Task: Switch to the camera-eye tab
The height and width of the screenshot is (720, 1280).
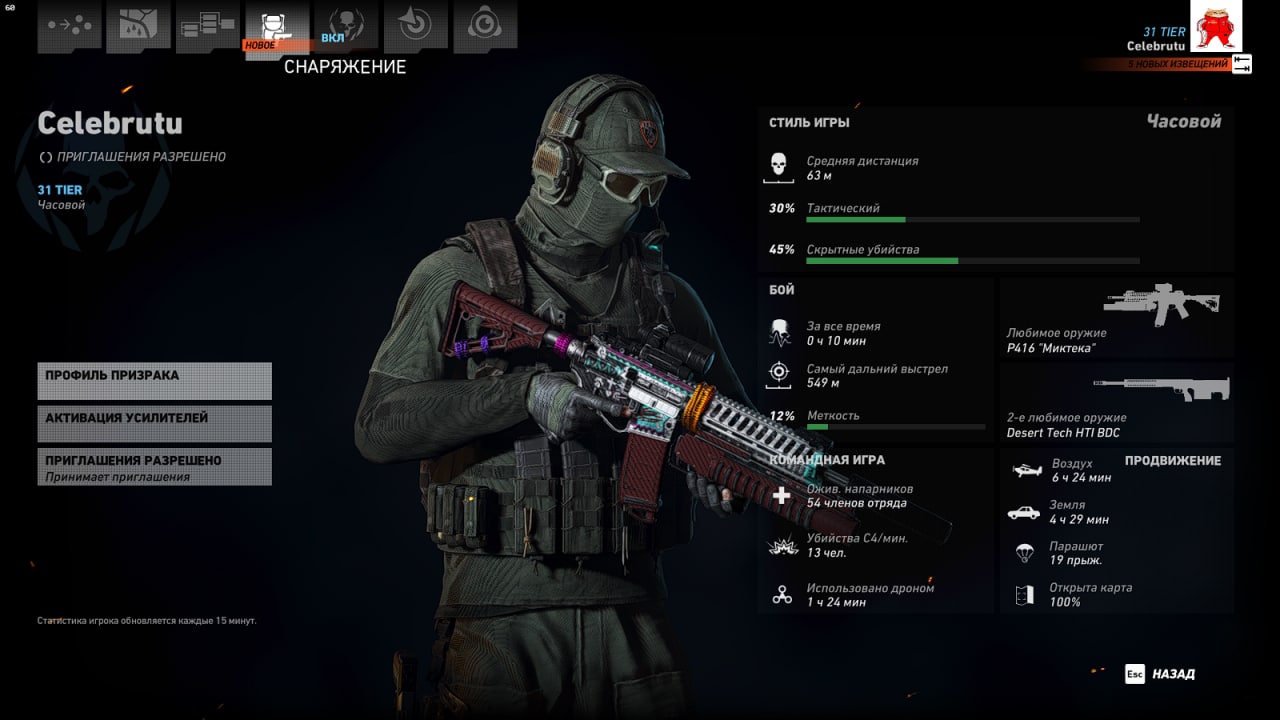Action: click(x=484, y=27)
